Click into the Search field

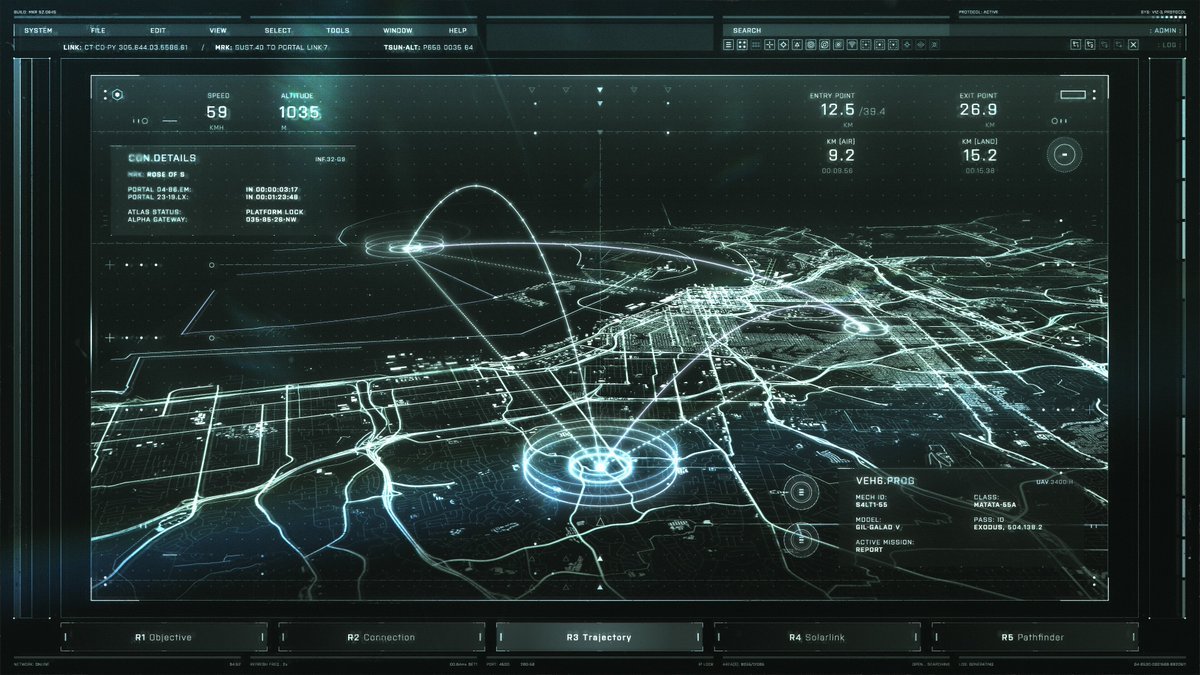click(850, 31)
